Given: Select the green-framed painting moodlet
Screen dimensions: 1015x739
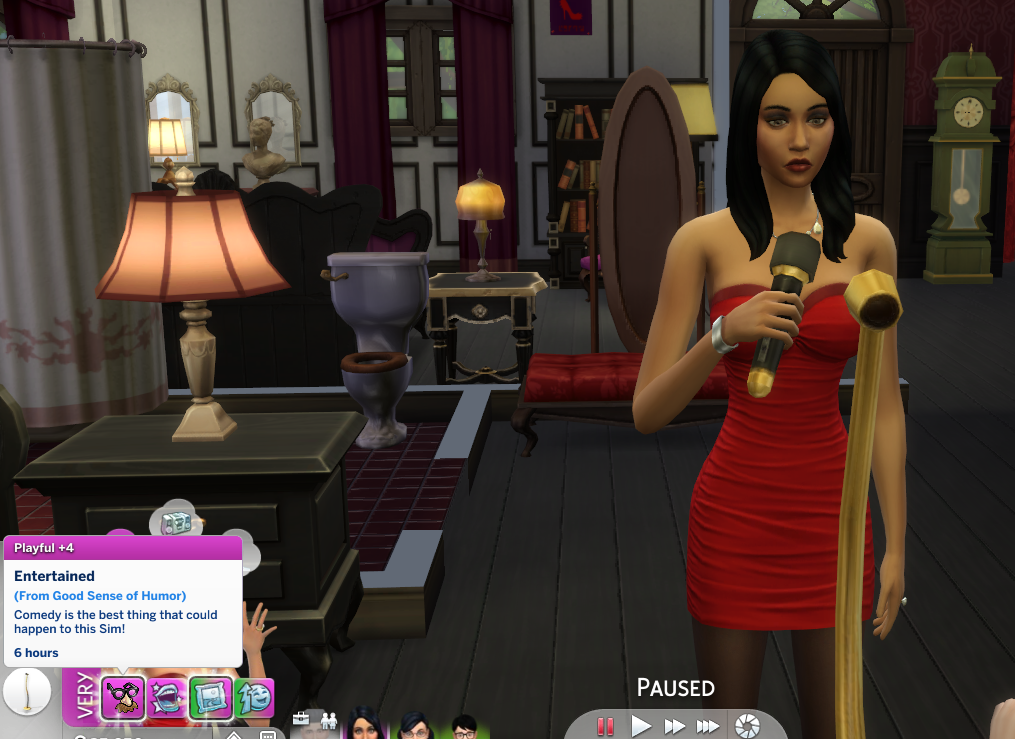Looking at the screenshot, I should tap(211, 697).
